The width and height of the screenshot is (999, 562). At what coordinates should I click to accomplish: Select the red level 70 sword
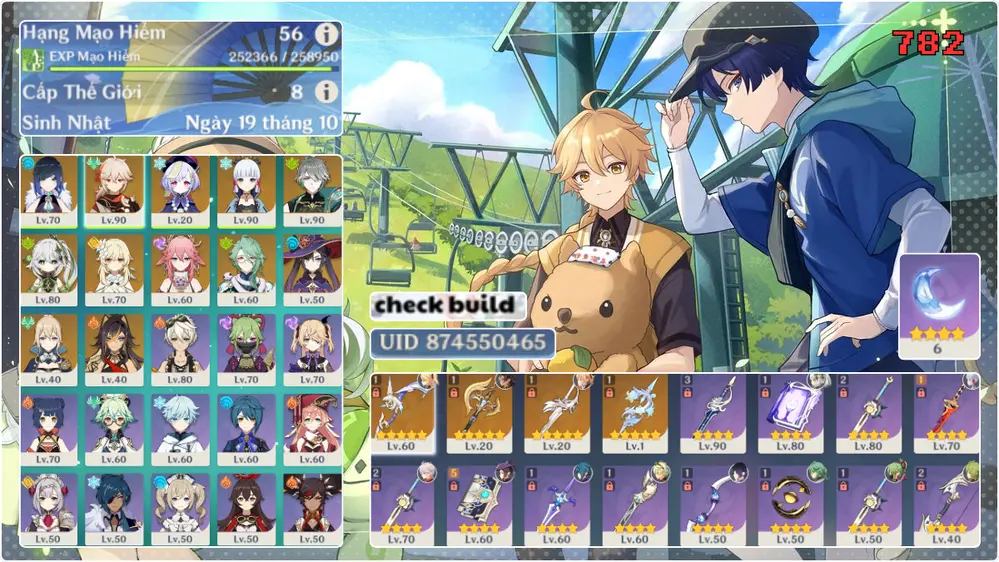click(947, 411)
